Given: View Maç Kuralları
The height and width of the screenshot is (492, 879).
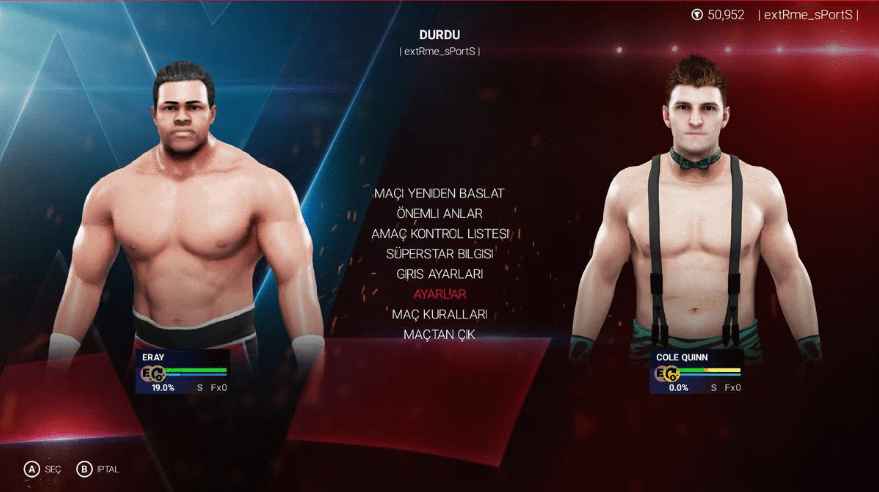Looking at the screenshot, I should [439, 314].
